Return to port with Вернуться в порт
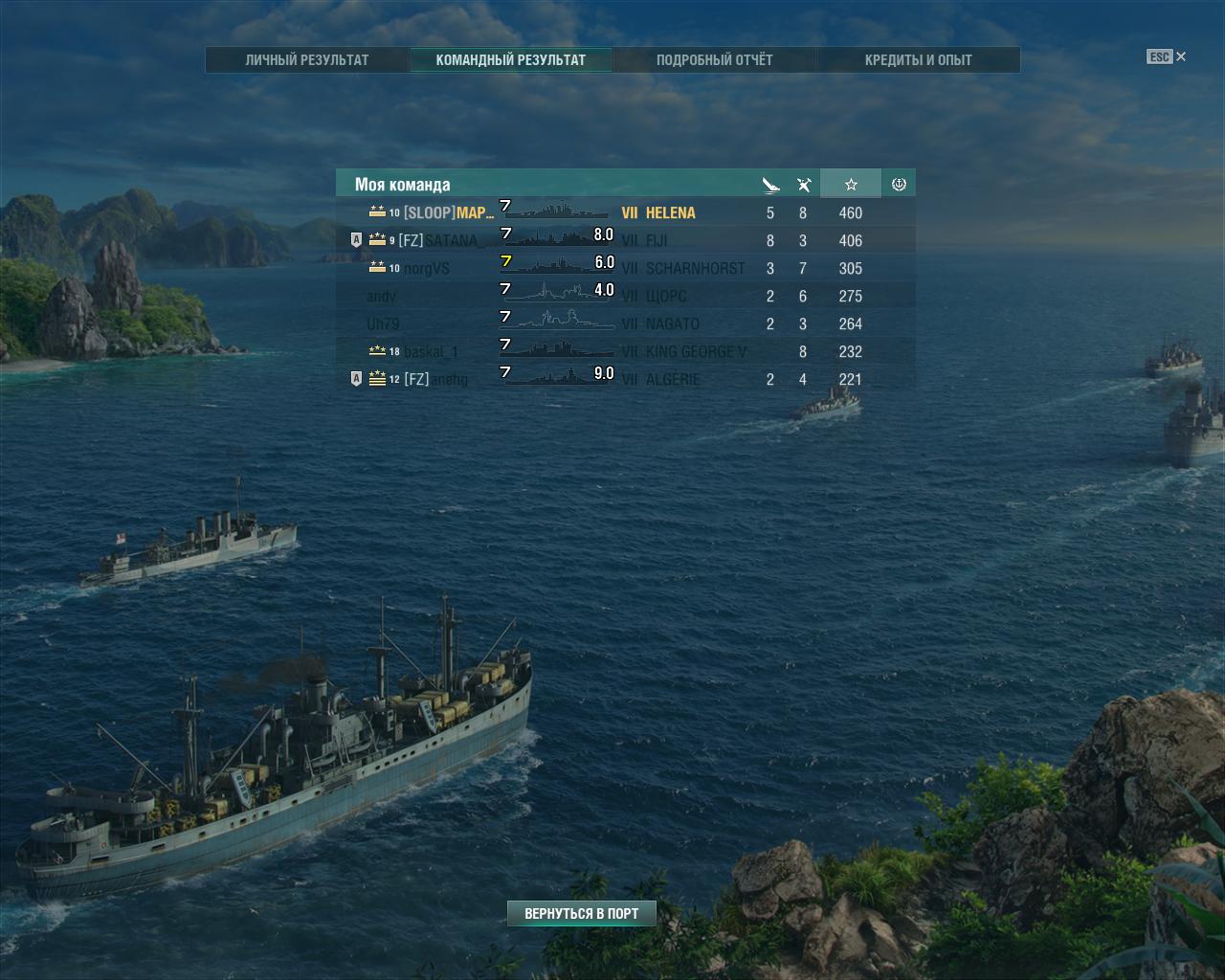Screen dimensions: 1225x980 (x=581, y=914)
